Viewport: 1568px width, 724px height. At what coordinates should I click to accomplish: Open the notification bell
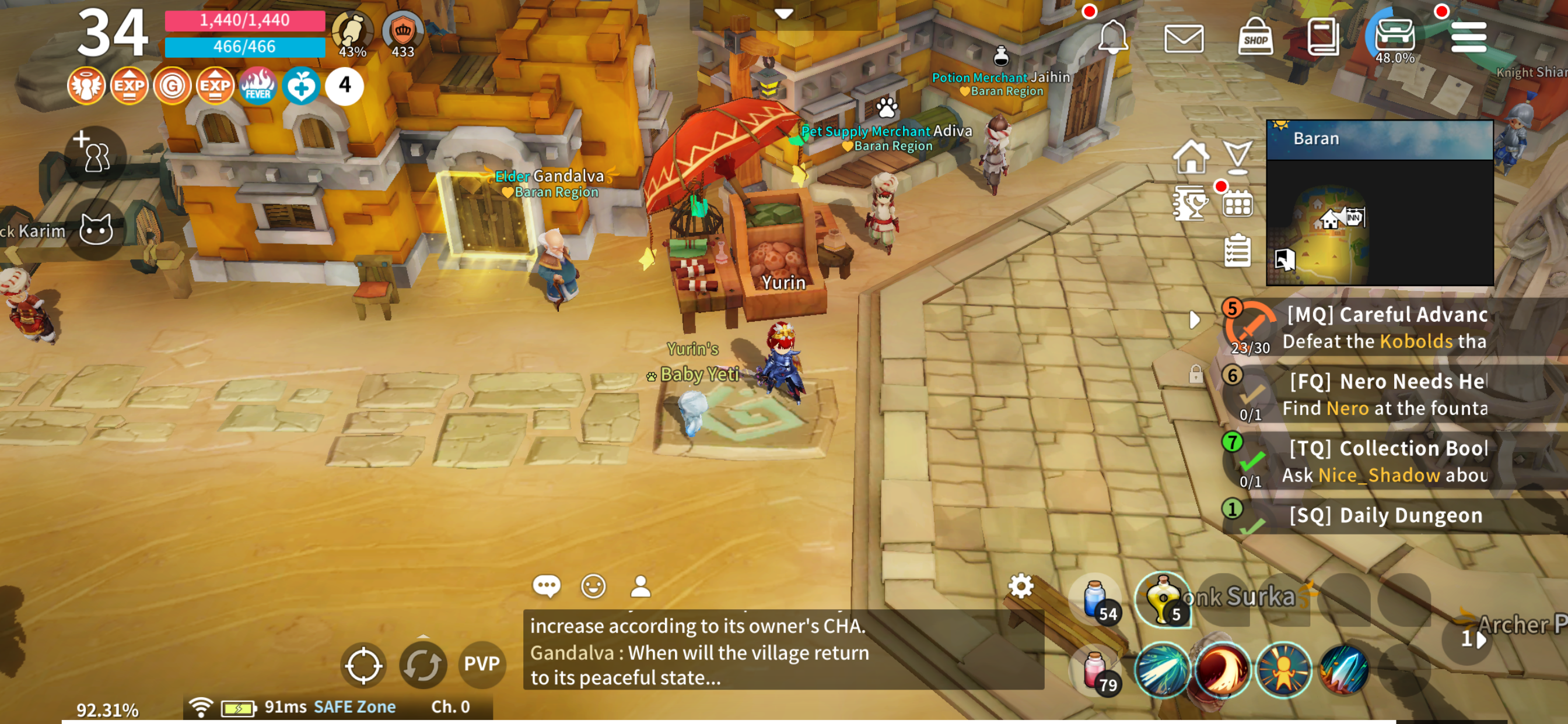1112,37
